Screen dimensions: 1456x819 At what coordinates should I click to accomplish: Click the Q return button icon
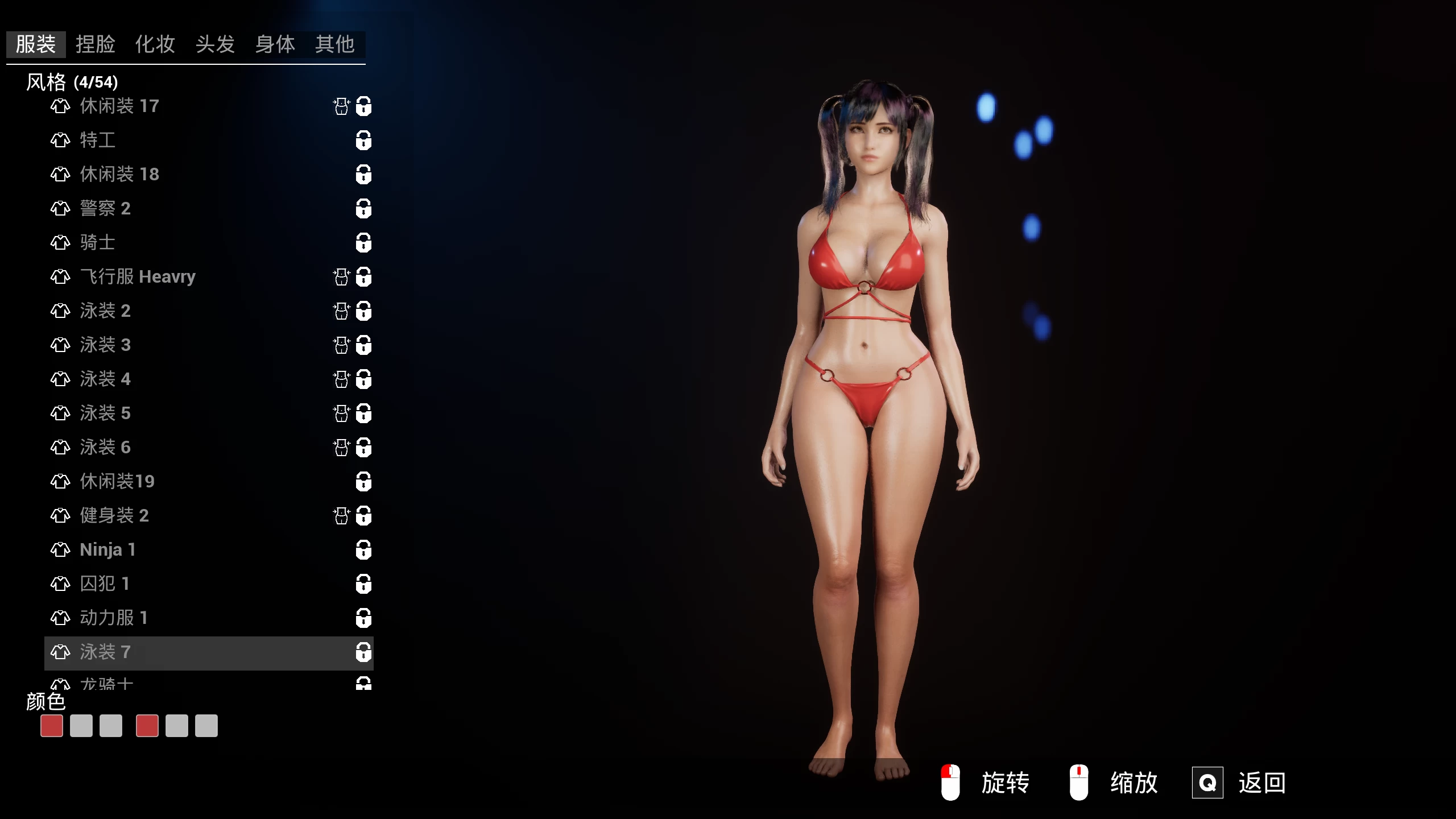tap(1208, 782)
